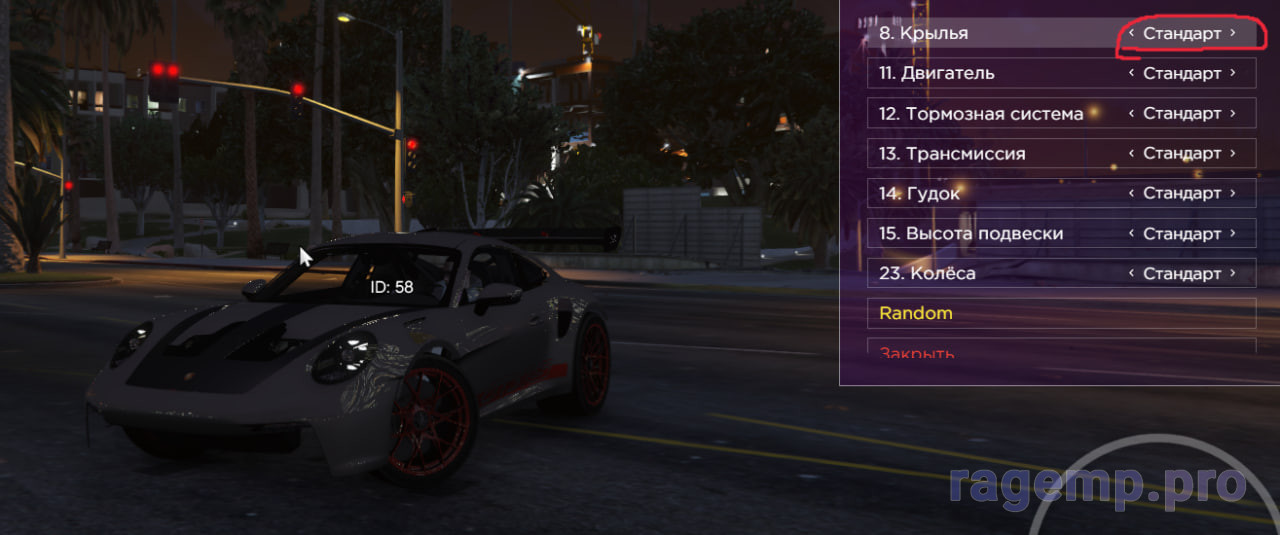This screenshot has height=535, width=1280.
Task: Decrease Высота подвески with left arrow
Action: pos(1131,233)
